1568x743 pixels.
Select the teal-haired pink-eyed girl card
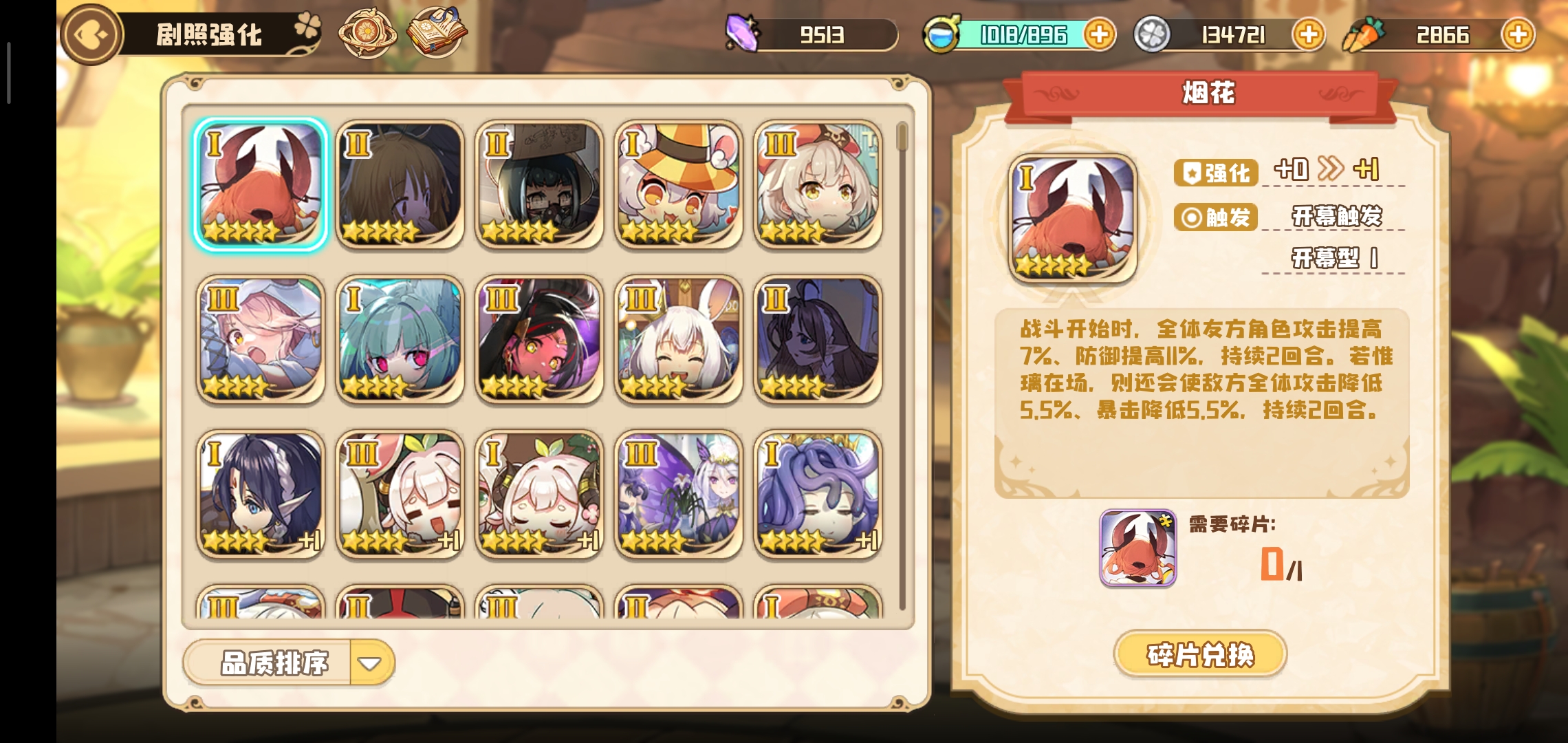coord(400,339)
